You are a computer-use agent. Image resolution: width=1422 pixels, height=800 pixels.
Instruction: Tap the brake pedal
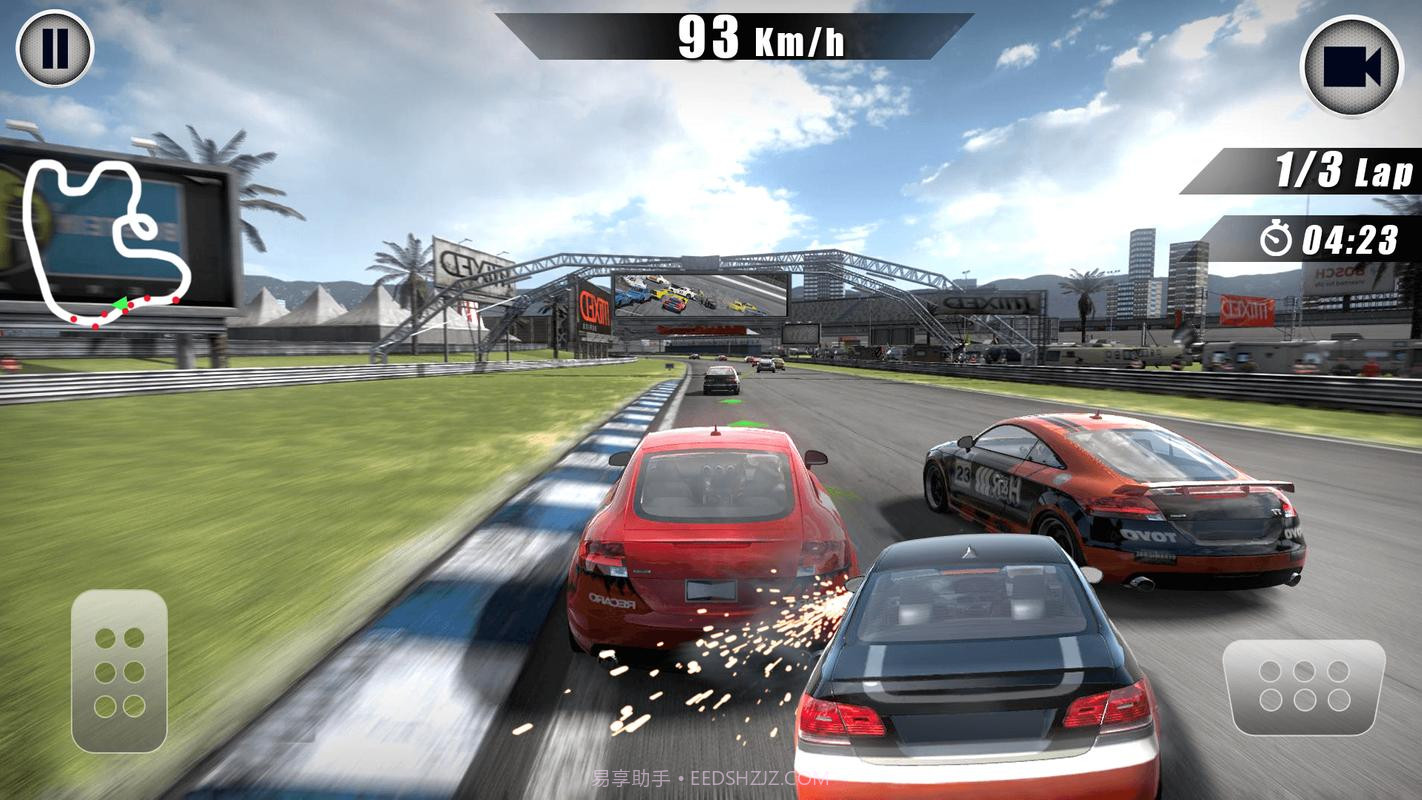pos(119,671)
